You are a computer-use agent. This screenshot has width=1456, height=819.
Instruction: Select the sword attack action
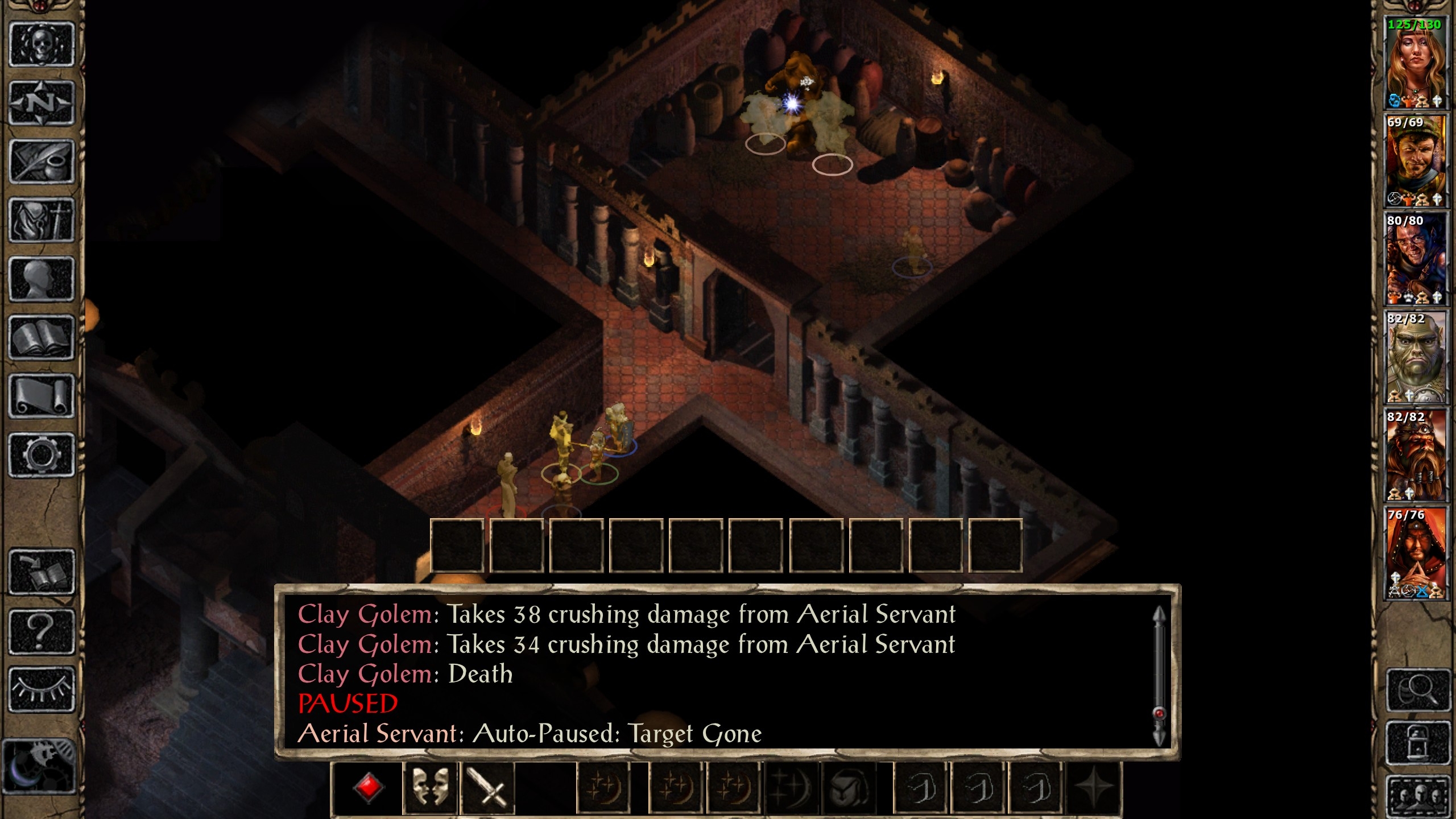pos(487,788)
